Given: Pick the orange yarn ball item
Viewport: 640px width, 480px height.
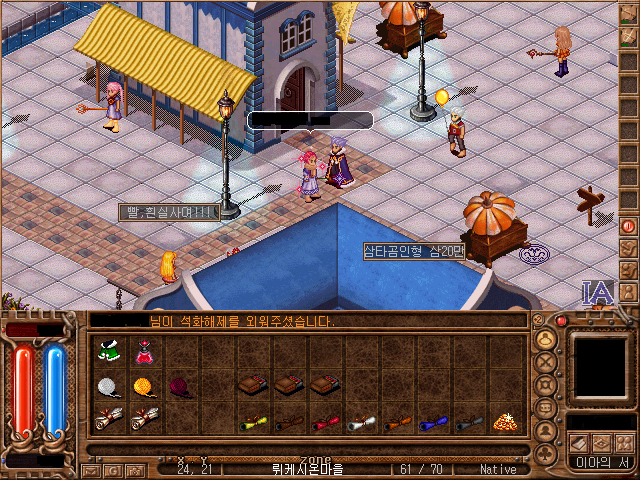Looking at the screenshot, I should point(145,386).
